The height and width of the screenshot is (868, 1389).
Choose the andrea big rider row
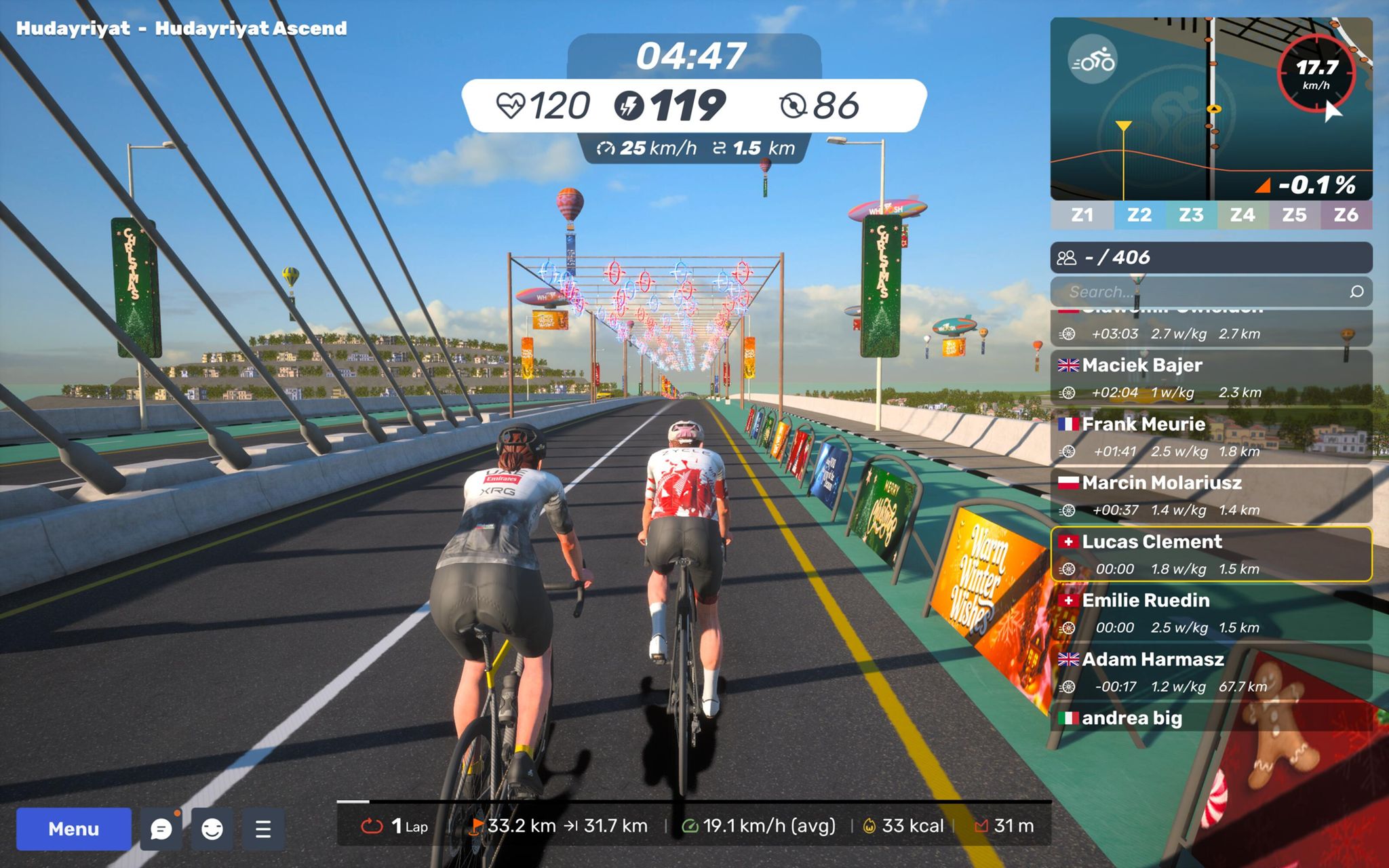(x=1211, y=718)
